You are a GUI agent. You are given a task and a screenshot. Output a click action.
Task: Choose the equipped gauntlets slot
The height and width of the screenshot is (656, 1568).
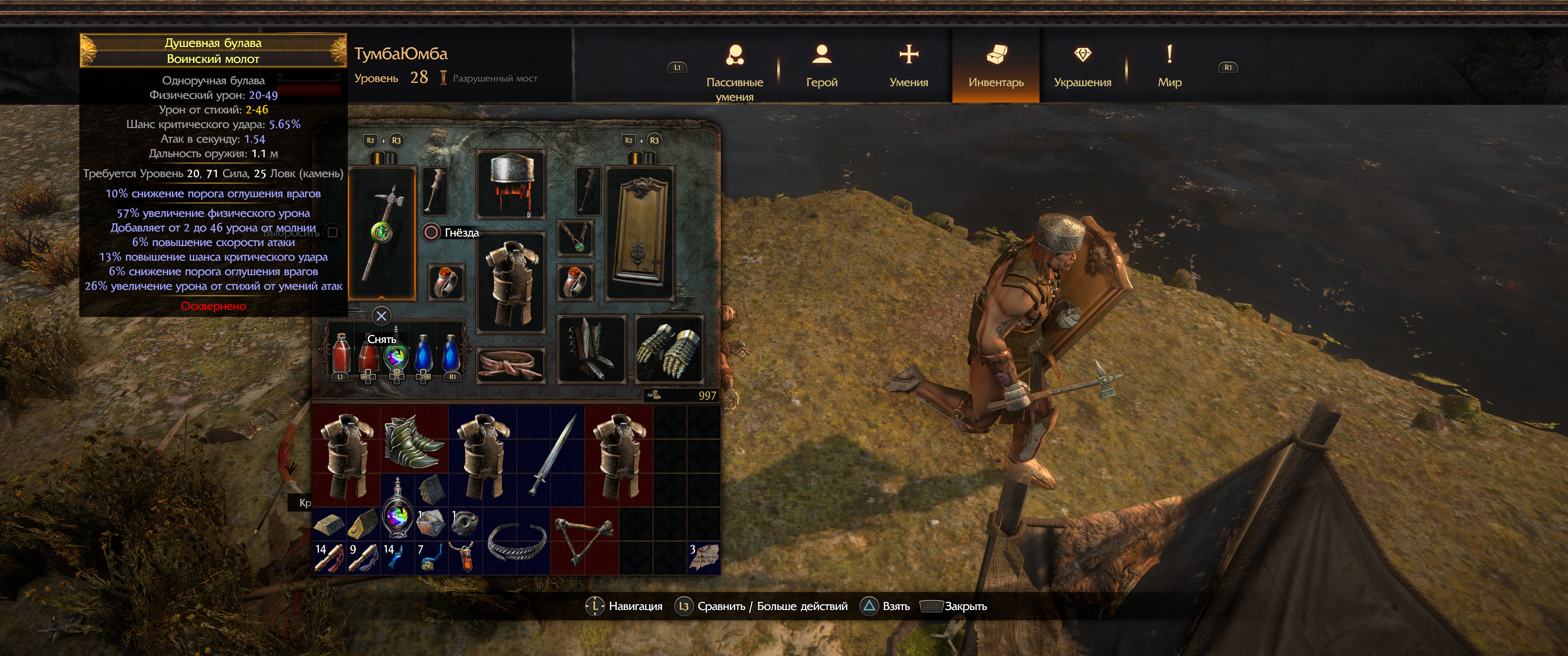tap(669, 349)
